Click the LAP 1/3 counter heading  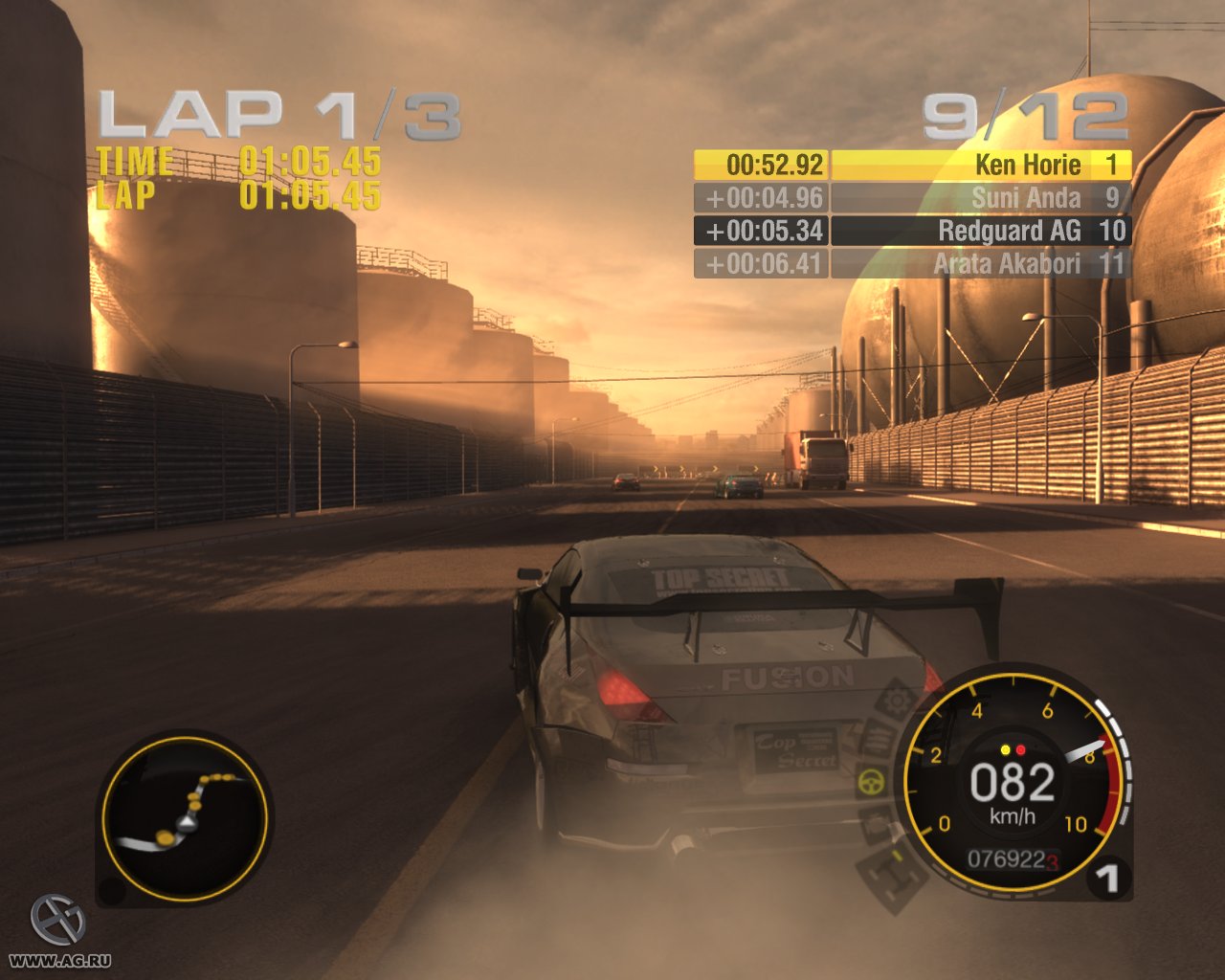[x=279, y=114]
